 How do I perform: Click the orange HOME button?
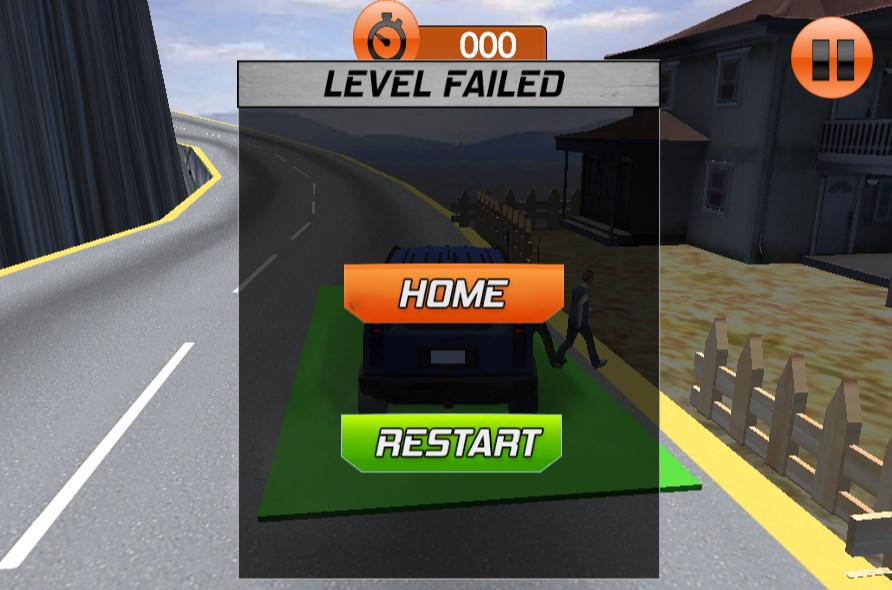453,293
